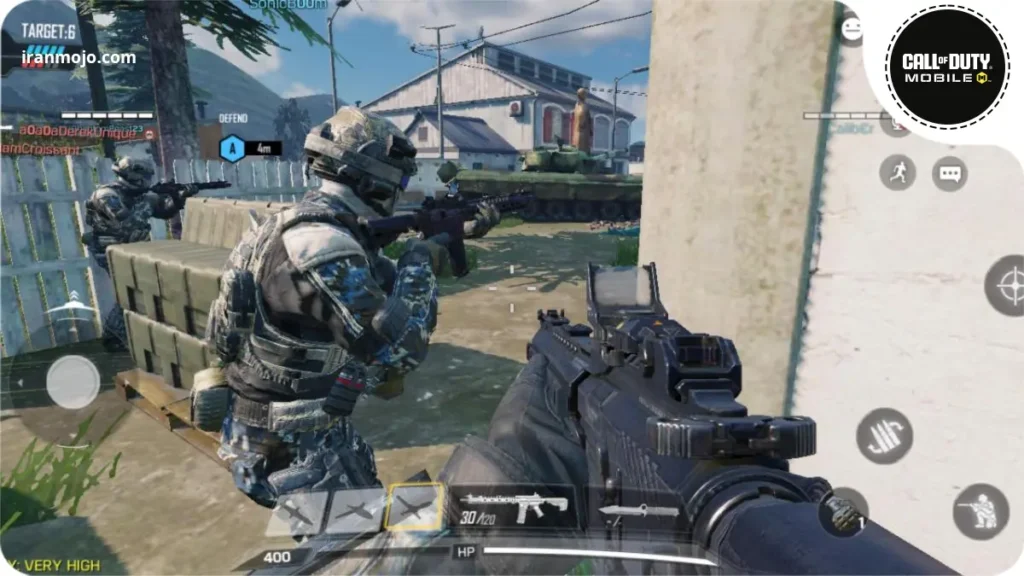Toggle crouch with the kneeling soldier icon
Viewport: 1024px width, 576px height.
980,511
